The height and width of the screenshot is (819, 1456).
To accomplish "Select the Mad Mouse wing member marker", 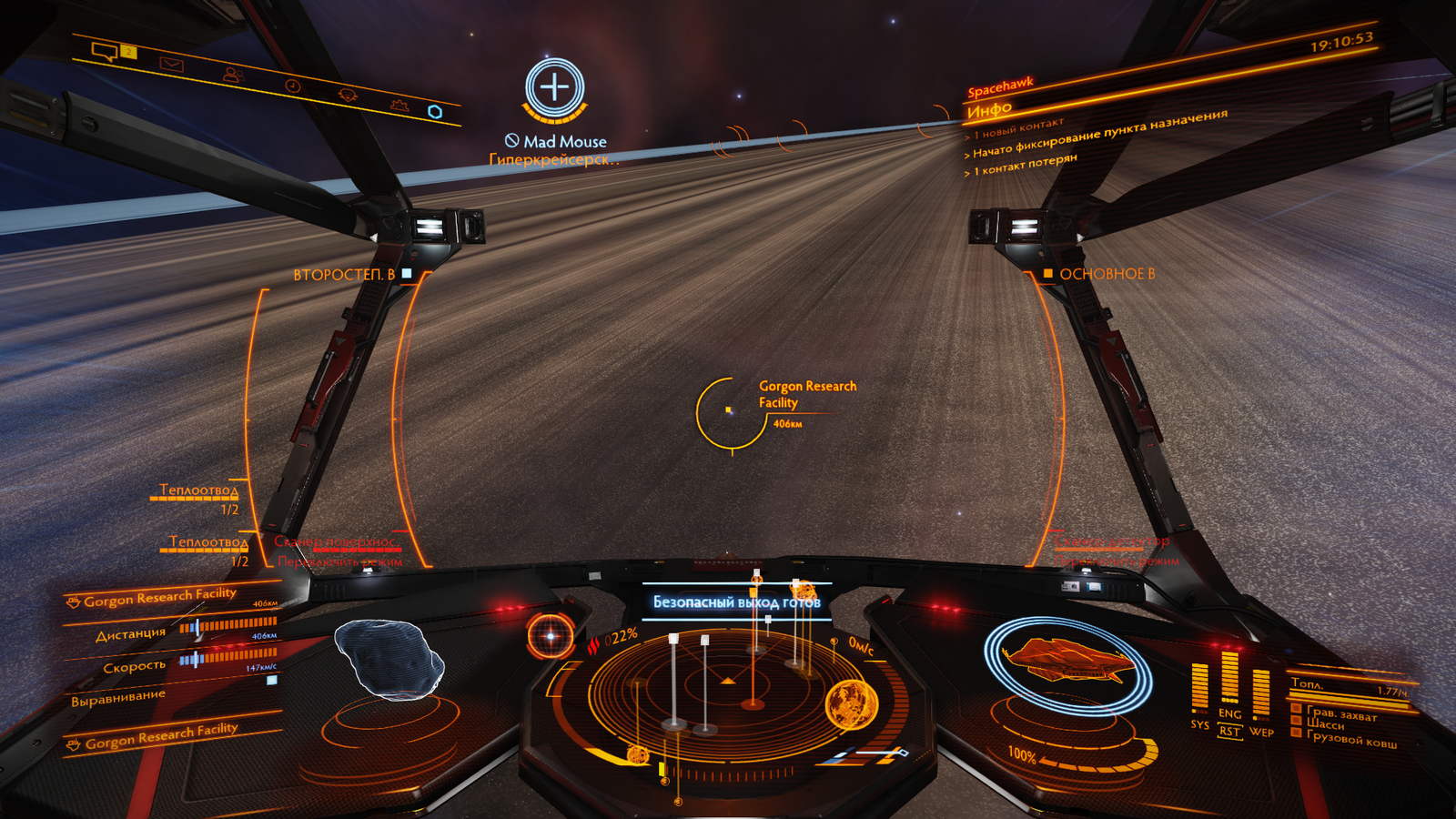I will [x=554, y=89].
